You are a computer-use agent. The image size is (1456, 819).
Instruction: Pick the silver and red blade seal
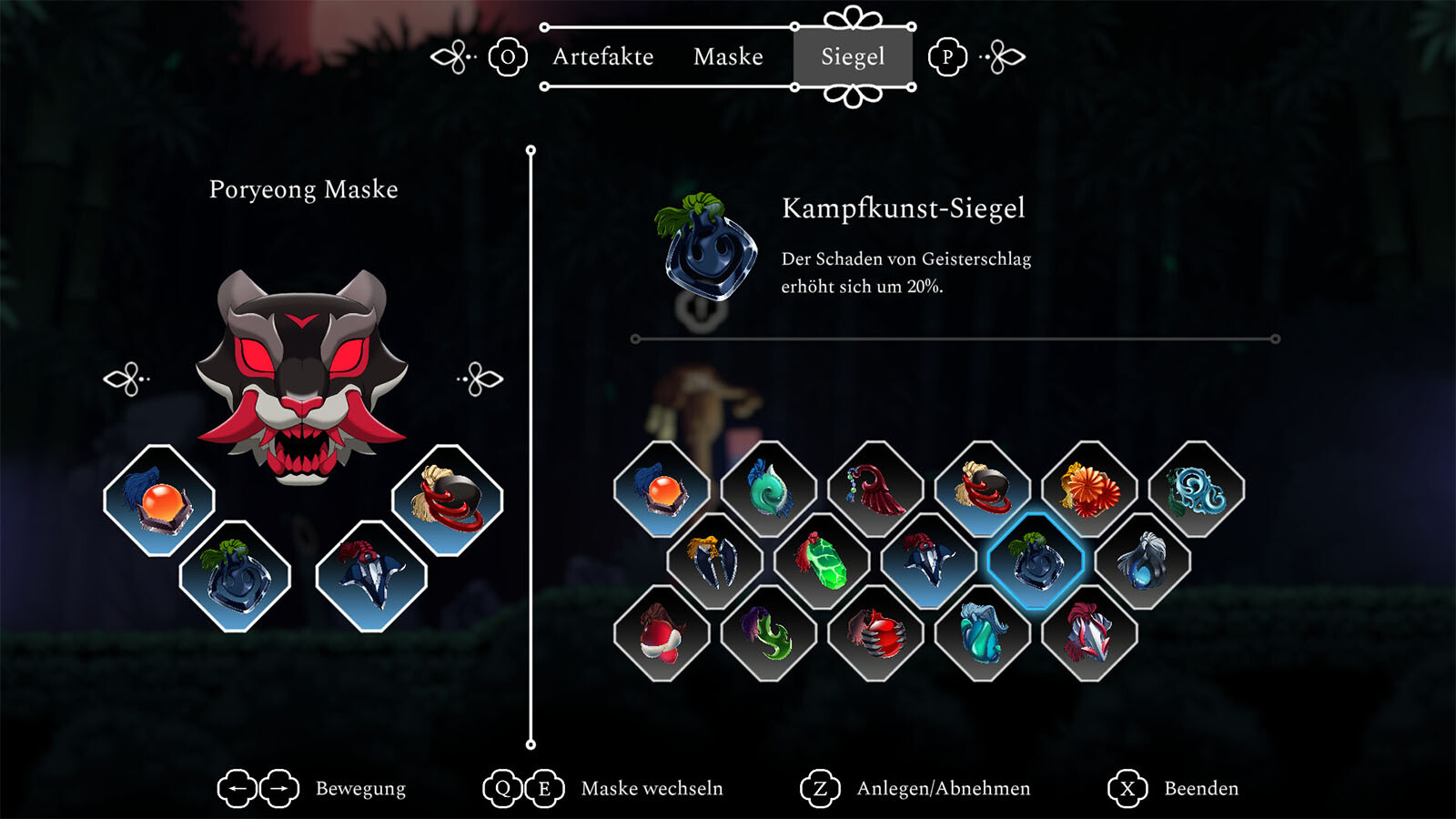click(x=1089, y=633)
